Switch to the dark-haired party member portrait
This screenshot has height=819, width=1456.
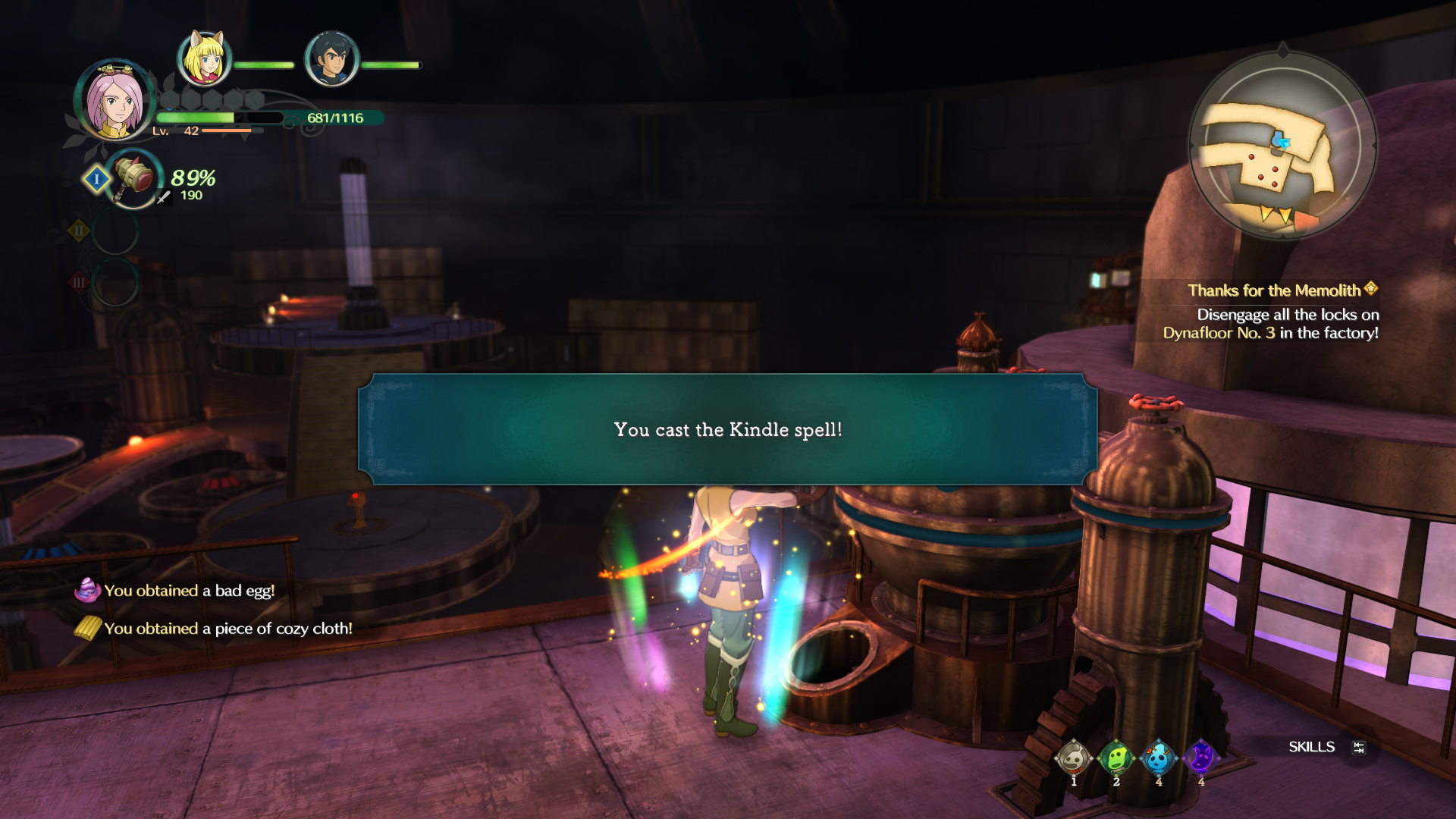tap(331, 58)
